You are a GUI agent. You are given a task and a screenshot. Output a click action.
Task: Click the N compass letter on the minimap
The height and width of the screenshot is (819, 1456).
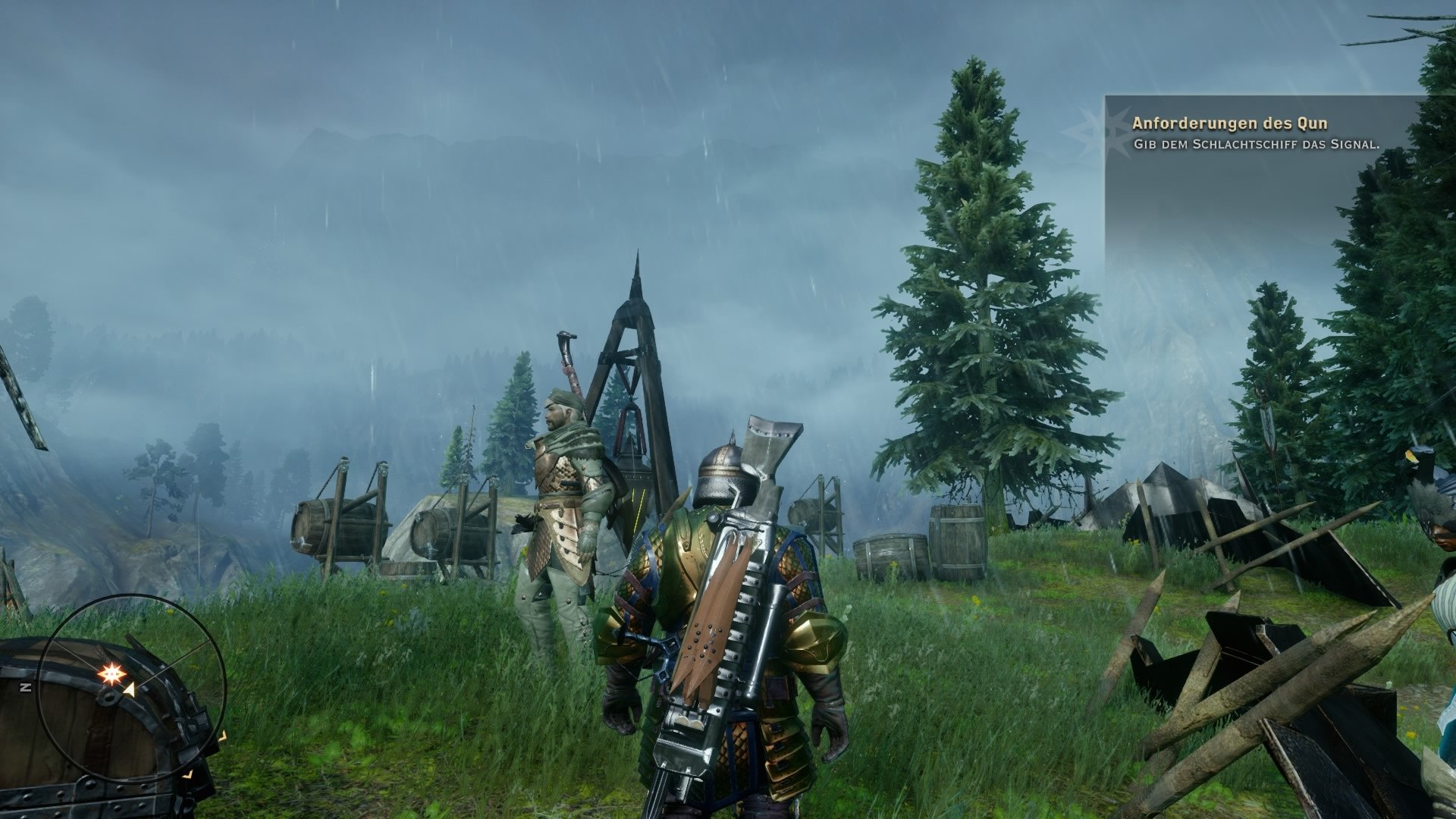(x=27, y=686)
